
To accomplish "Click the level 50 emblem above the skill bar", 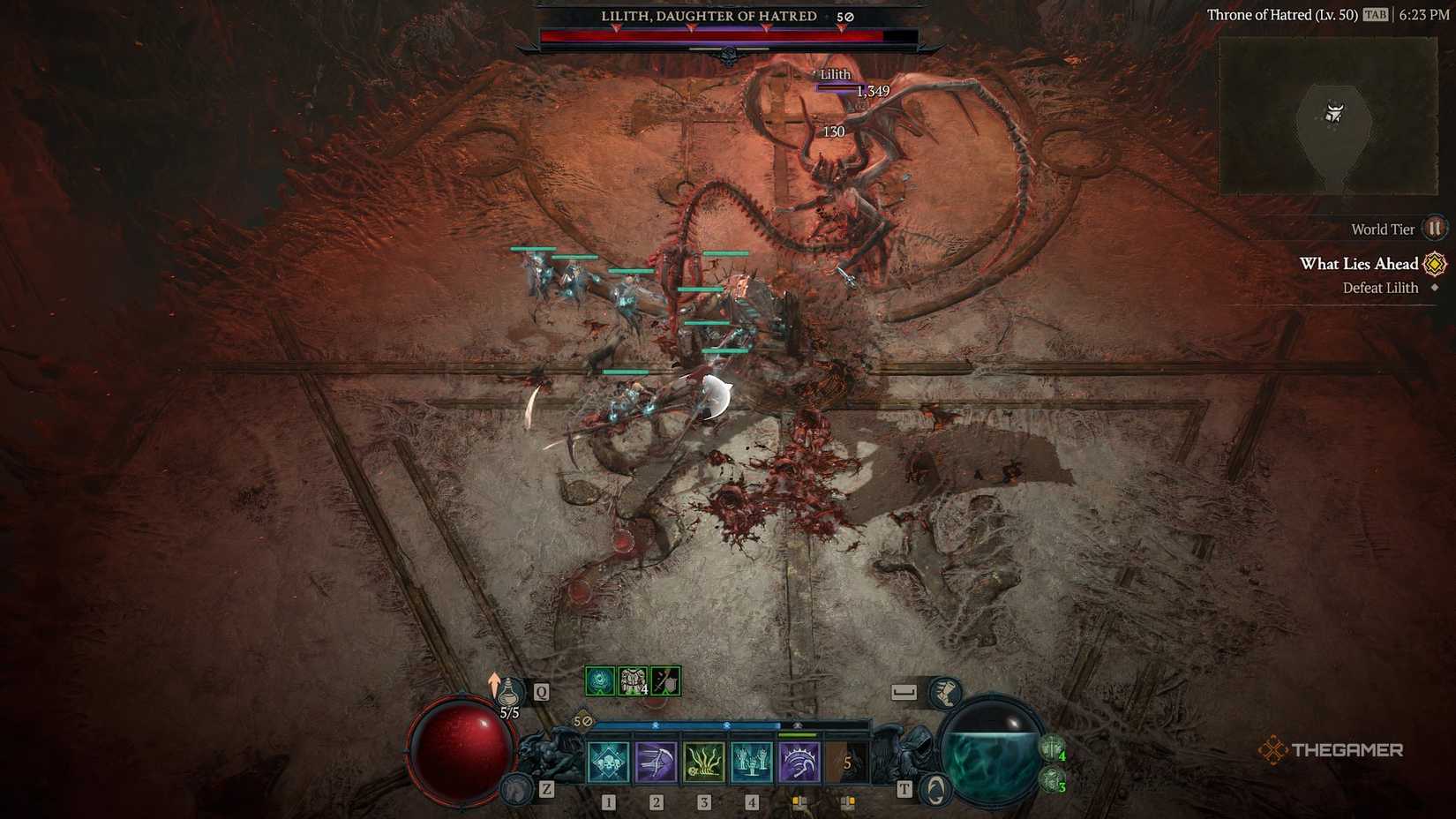I will point(582,721).
